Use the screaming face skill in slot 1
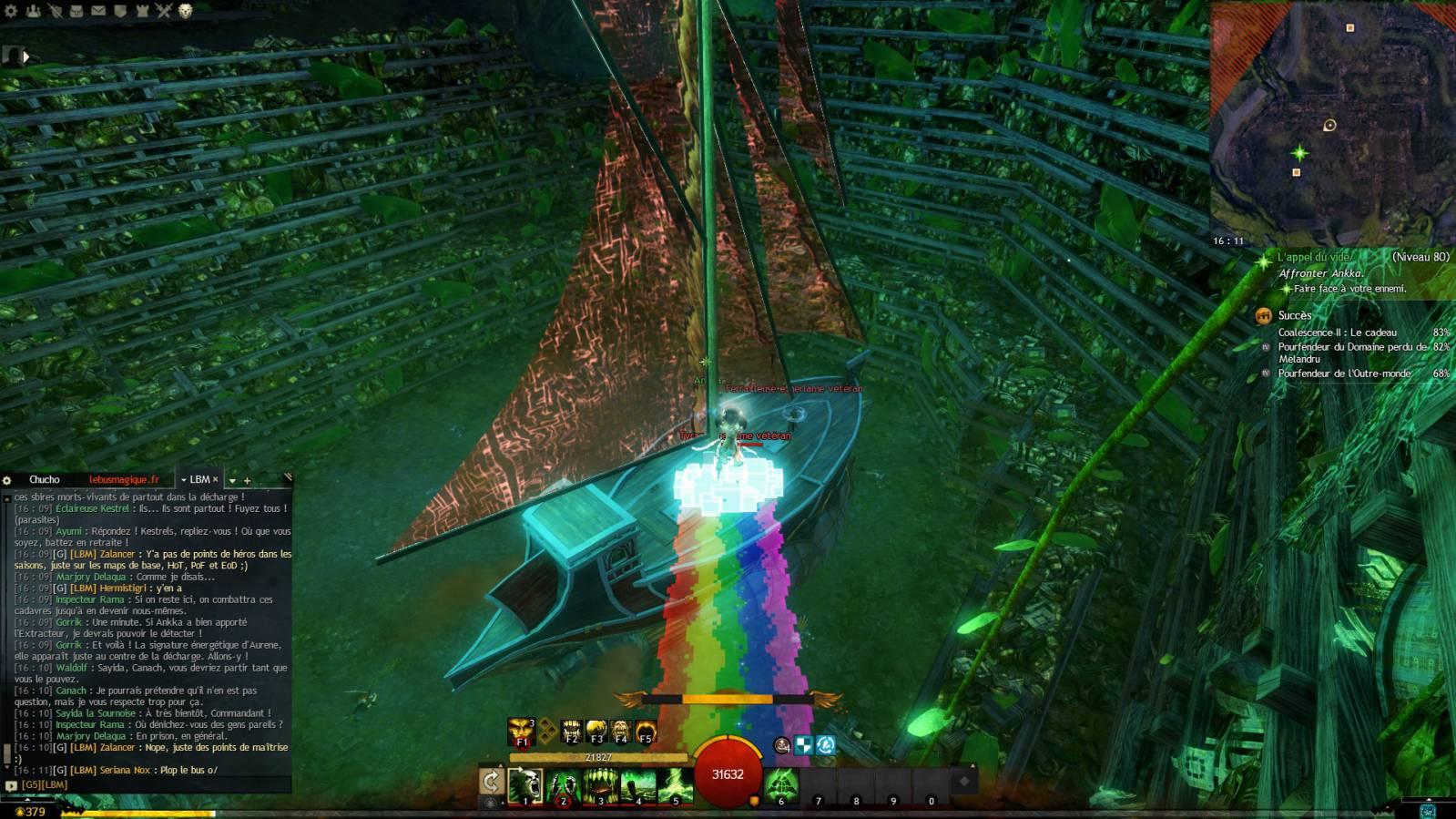Viewport: 1456px width, 819px height. (x=525, y=785)
